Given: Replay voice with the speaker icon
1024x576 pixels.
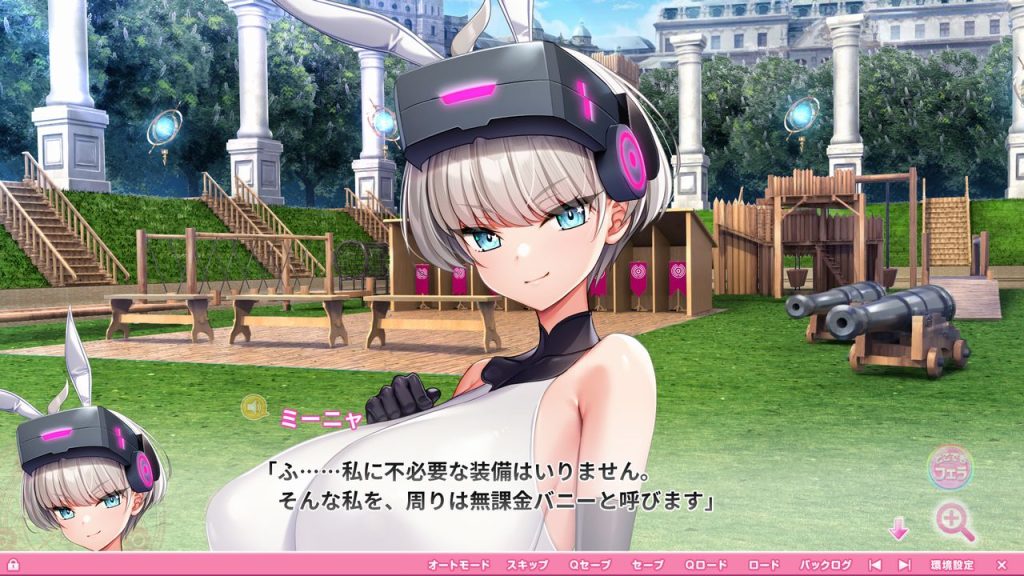Looking at the screenshot, I should coord(254,407).
